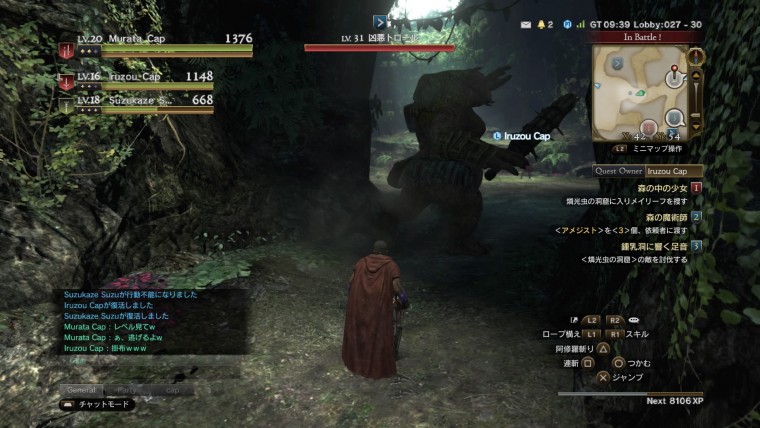Check the notification bell icon
This screenshot has width=760, height=428.
tap(542, 24)
